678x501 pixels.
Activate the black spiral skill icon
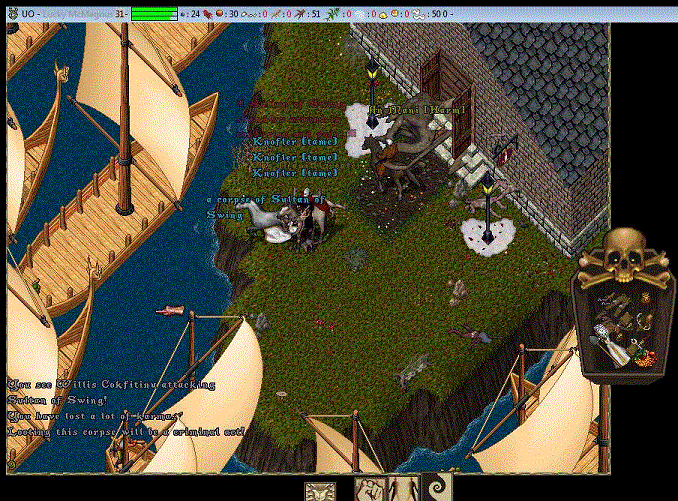(x=437, y=490)
